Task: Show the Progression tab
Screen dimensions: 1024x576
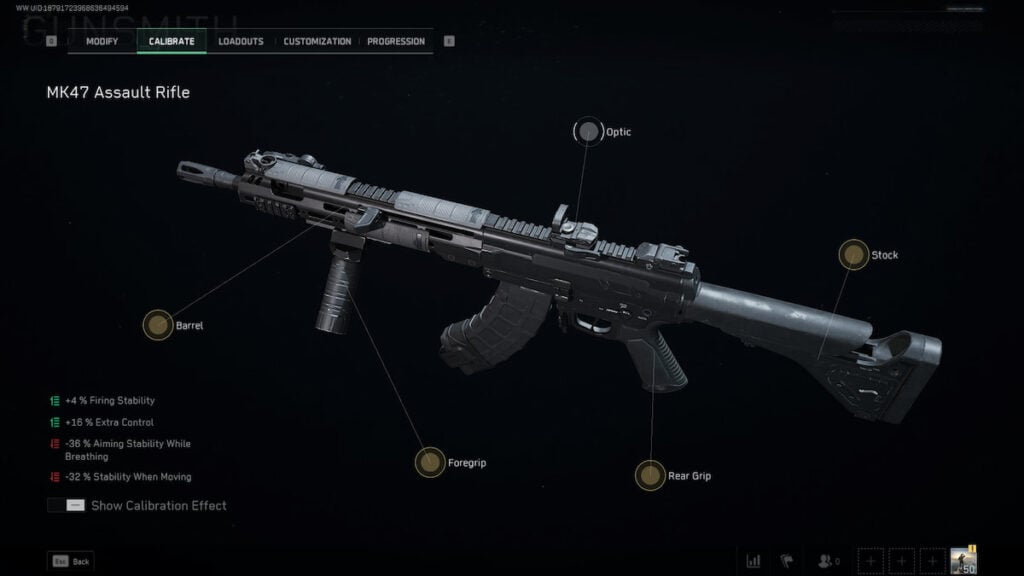Action: (x=396, y=41)
